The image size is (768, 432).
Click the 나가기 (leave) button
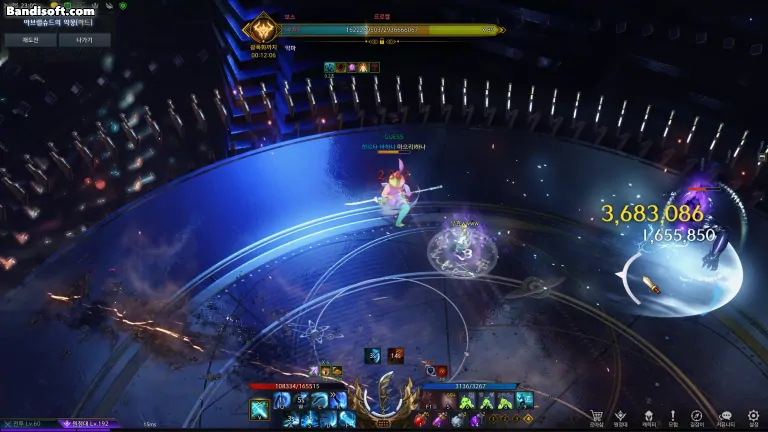pyautogui.click(x=84, y=40)
